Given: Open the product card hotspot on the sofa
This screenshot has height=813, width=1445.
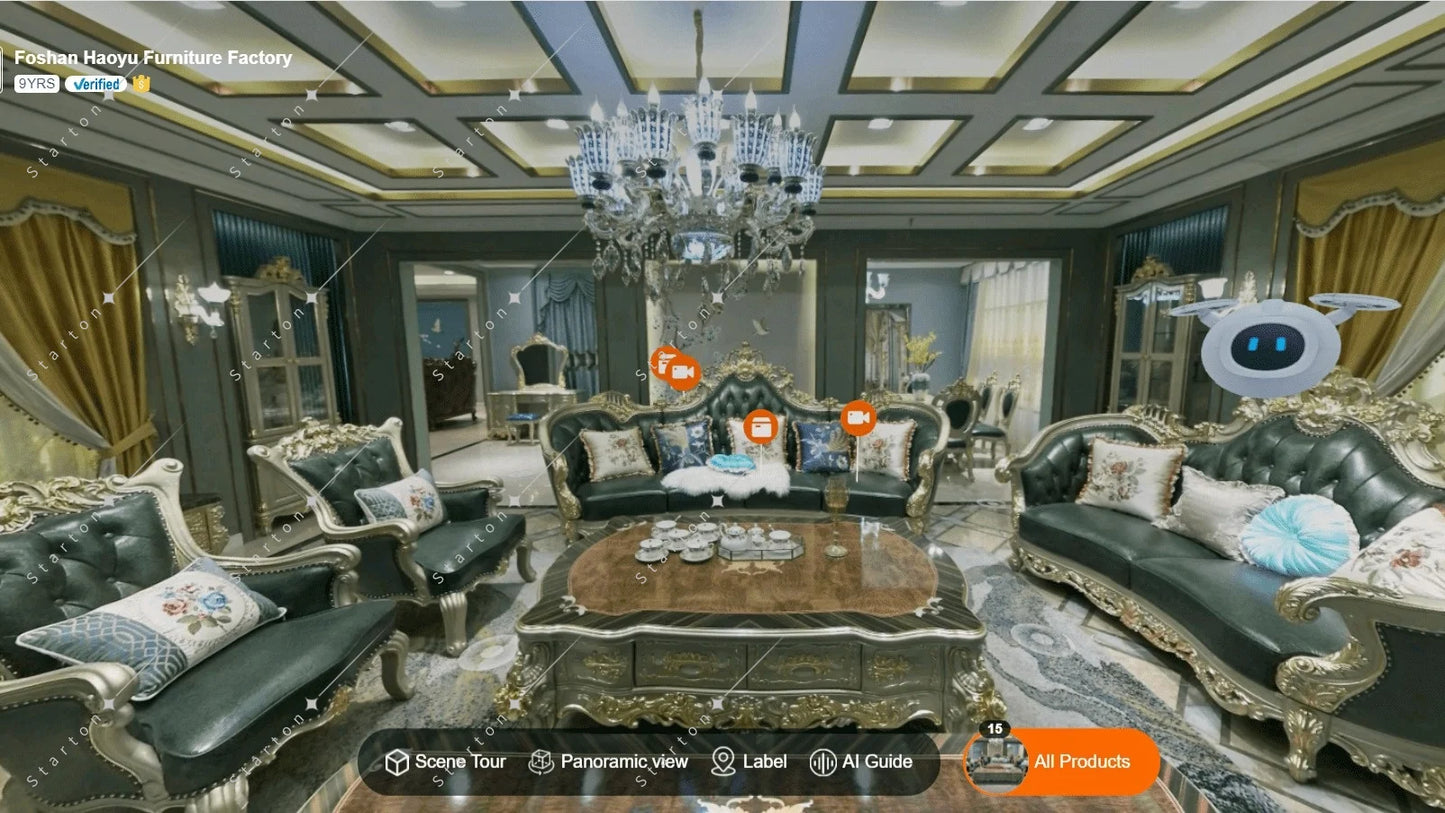Looking at the screenshot, I should coord(761,426).
